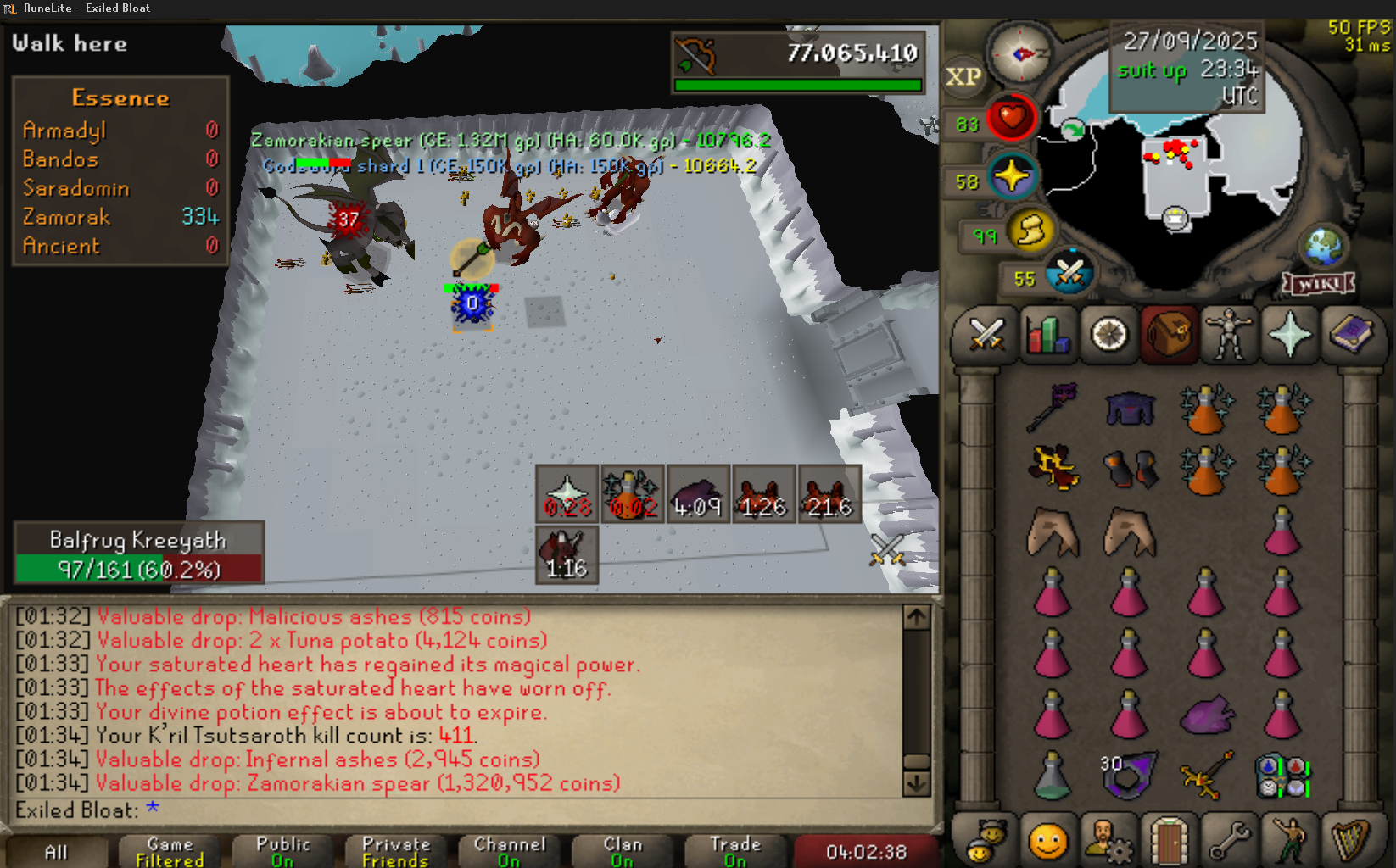
Task: Select the All chat tab
Action: click(56, 852)
